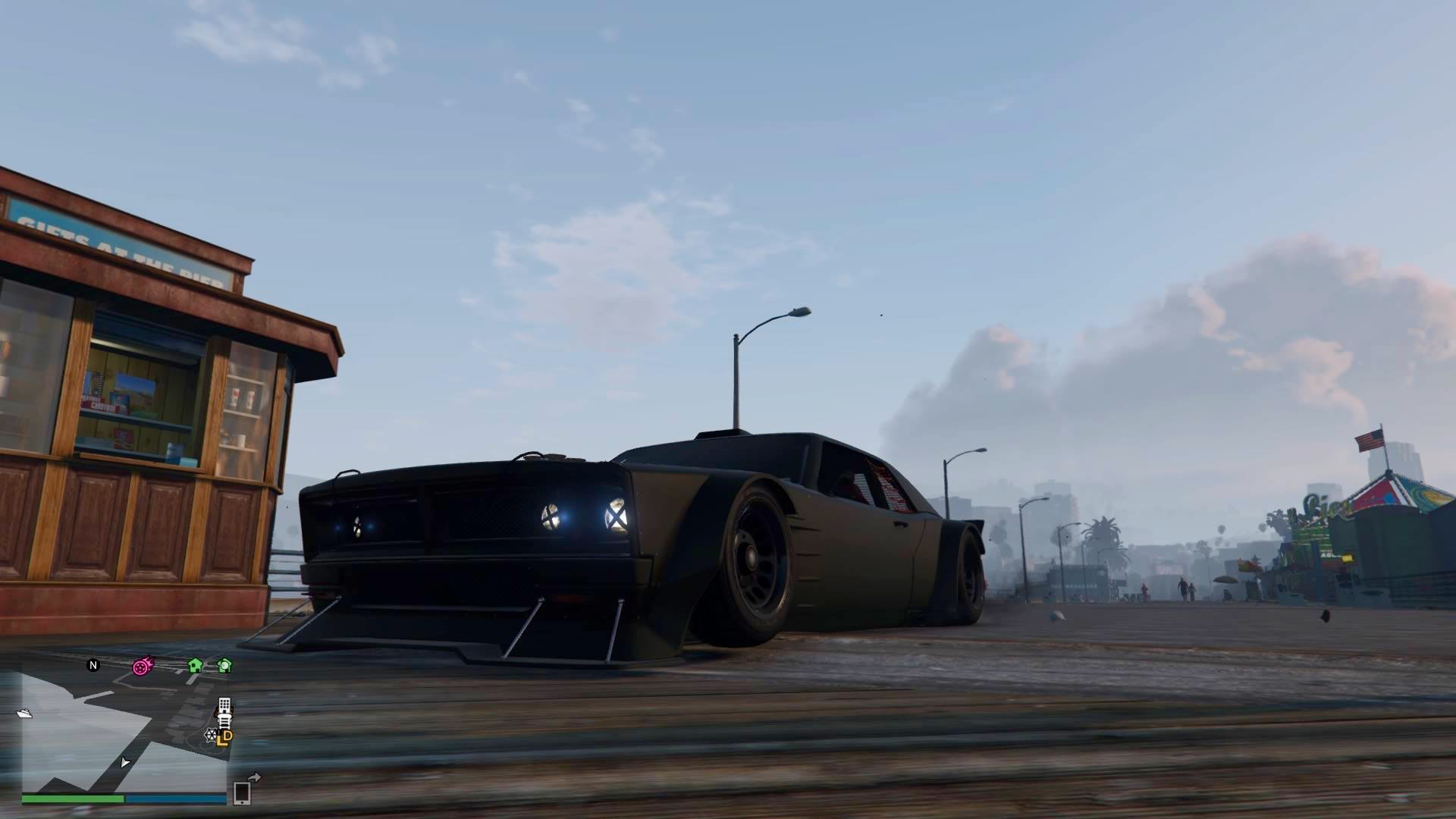Image resolution: width=1456 pixels, height=819 pixels.
Task: Click the north compass marker on the minimap
Action: pyautogui.click(x=93, y=665)
